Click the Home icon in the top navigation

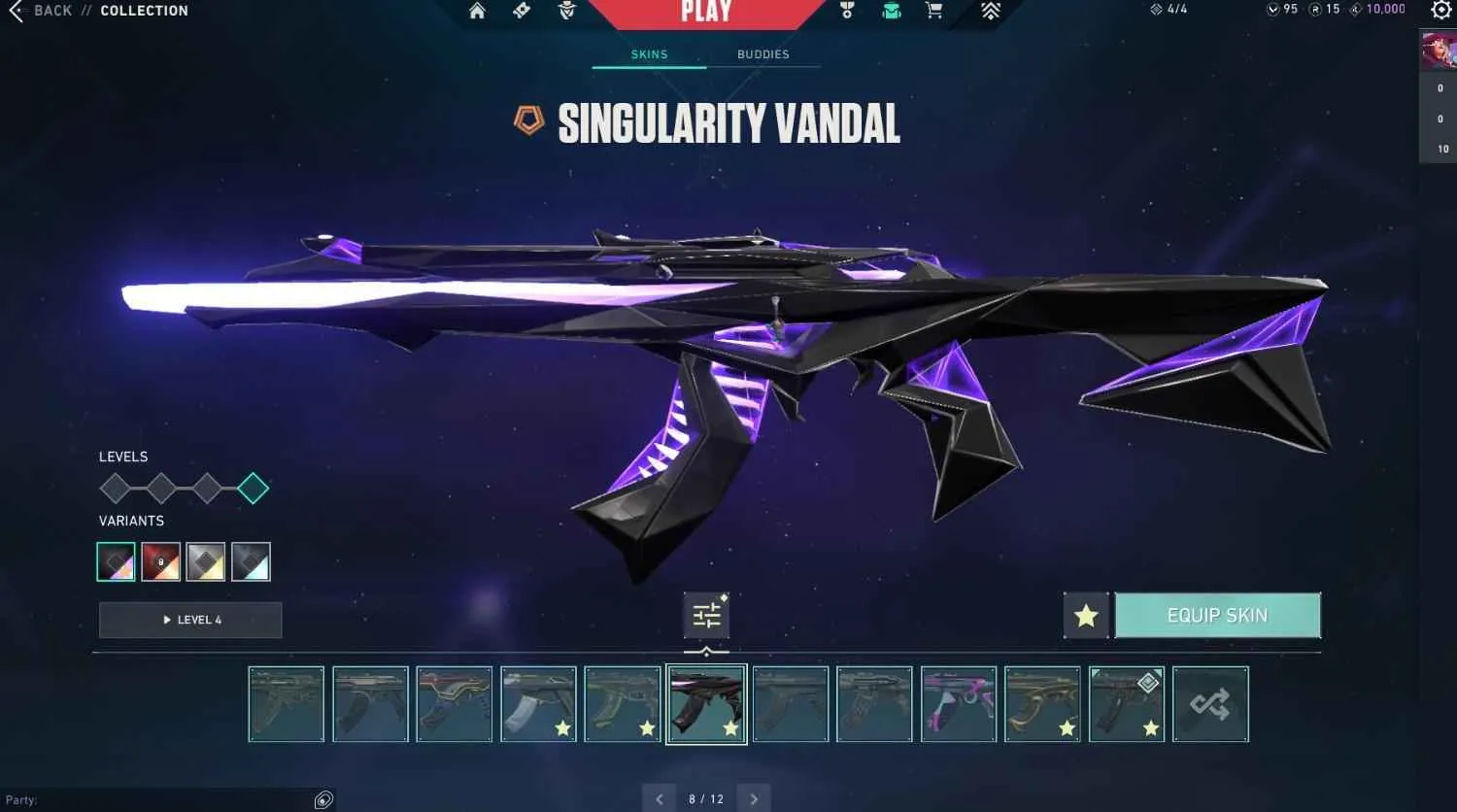pyautogui.click(x=476, y=11)
